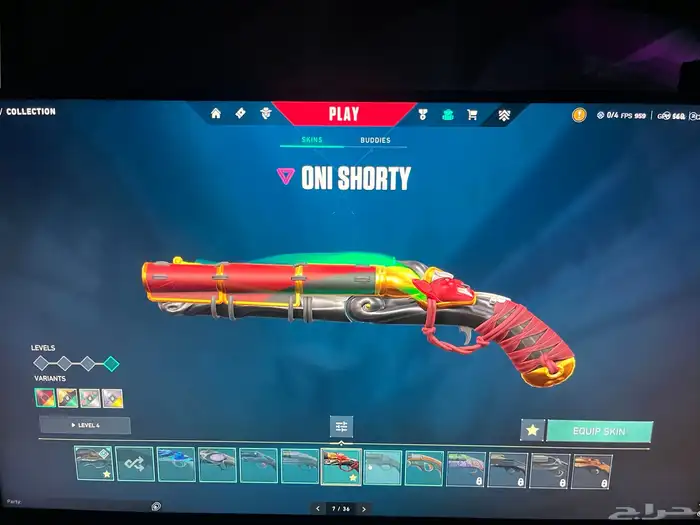Viewport: 700px width, 525px height.
Task: Open the skin filter options
Action: click(341, 426)
